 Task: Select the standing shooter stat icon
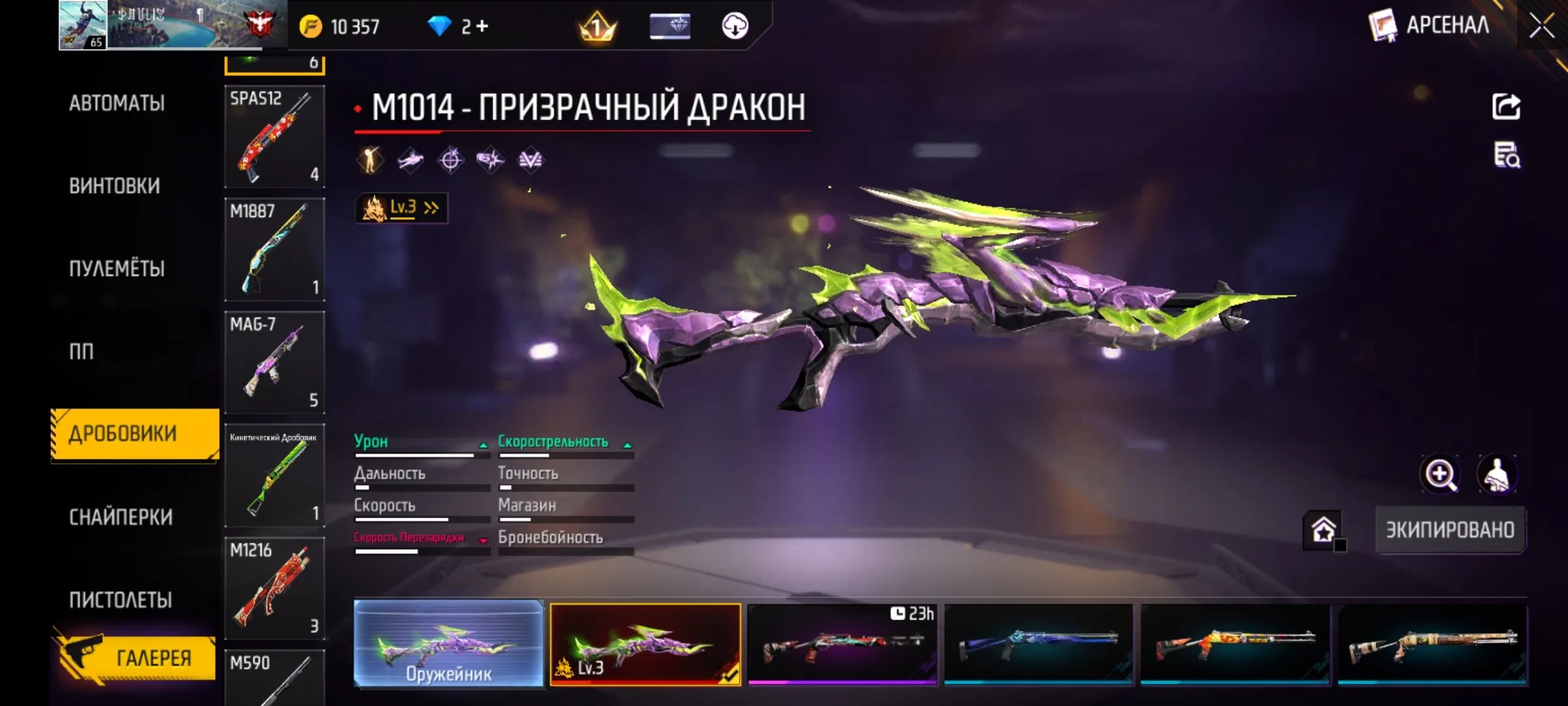[x=369, y=159]
